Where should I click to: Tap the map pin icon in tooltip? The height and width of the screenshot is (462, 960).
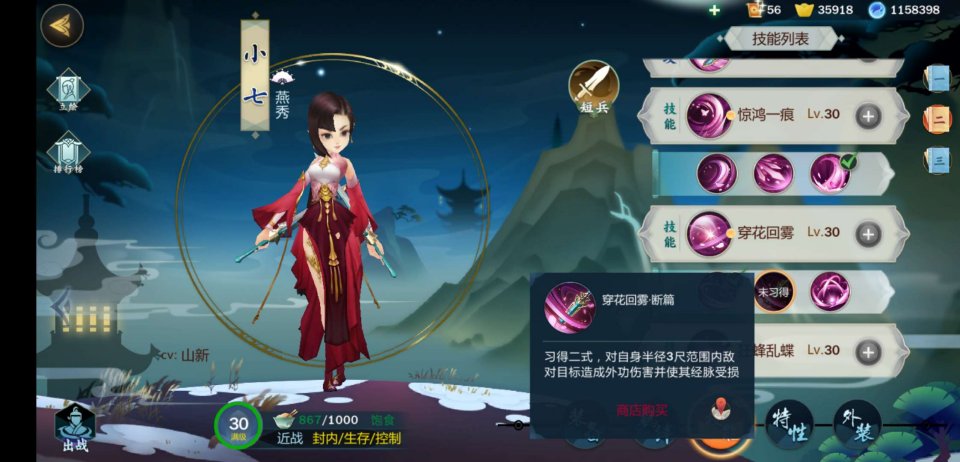pos(718,409)
